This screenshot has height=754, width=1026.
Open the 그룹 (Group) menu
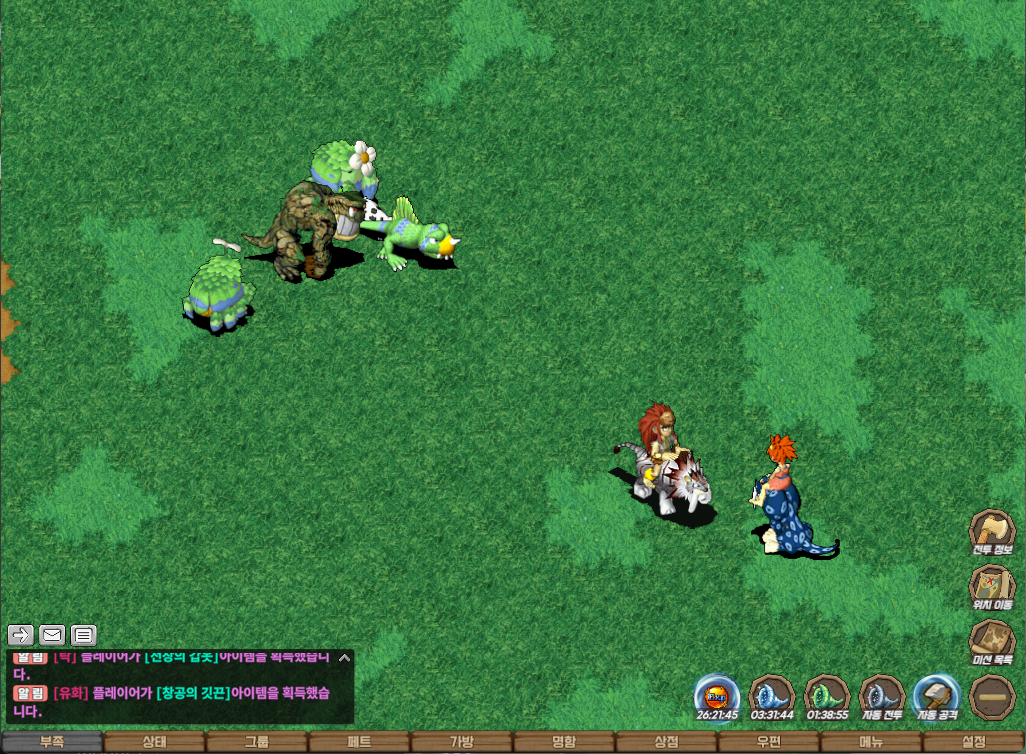coord(256,742)
